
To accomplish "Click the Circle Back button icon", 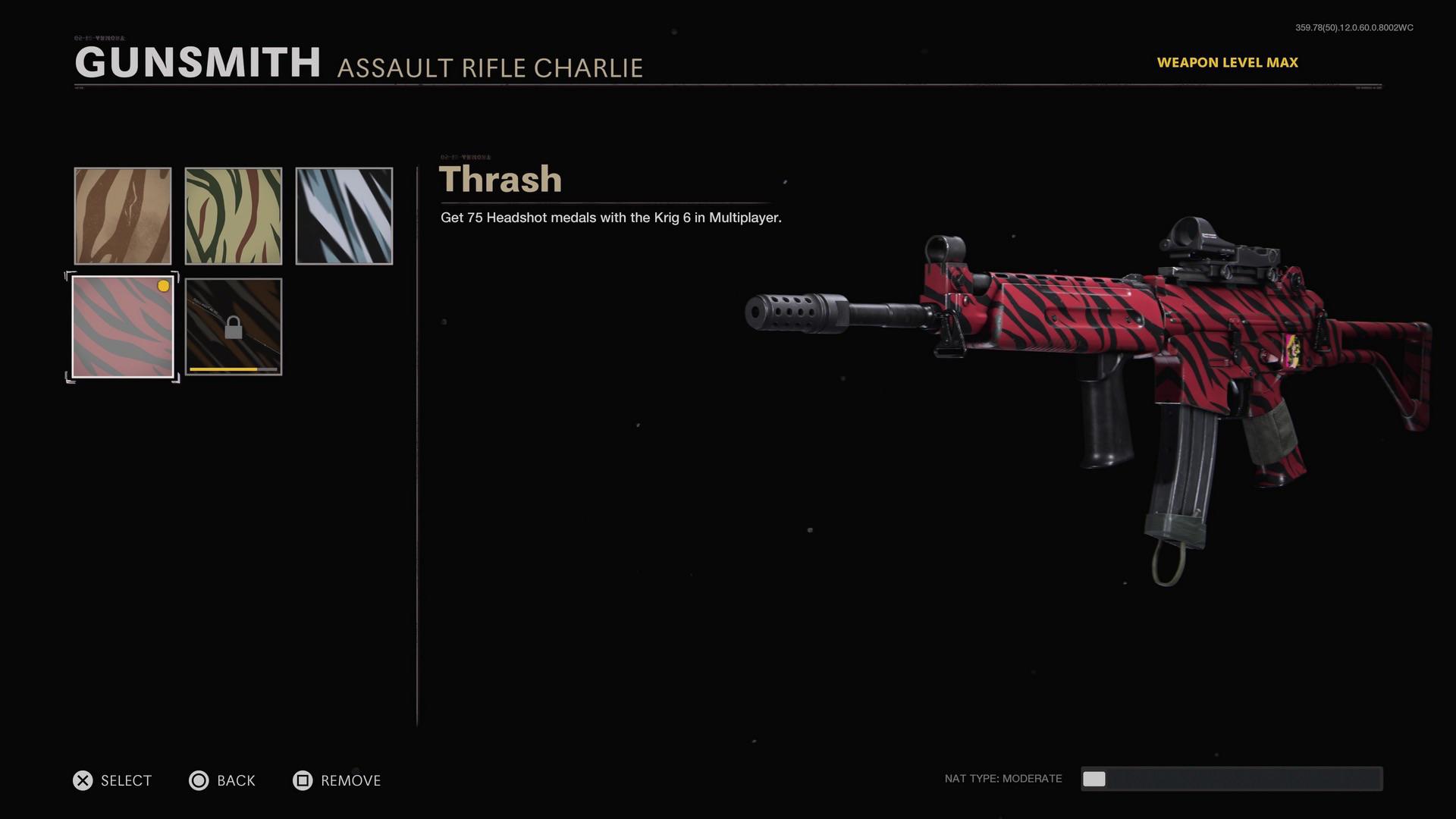I will (x=199, y=780).
